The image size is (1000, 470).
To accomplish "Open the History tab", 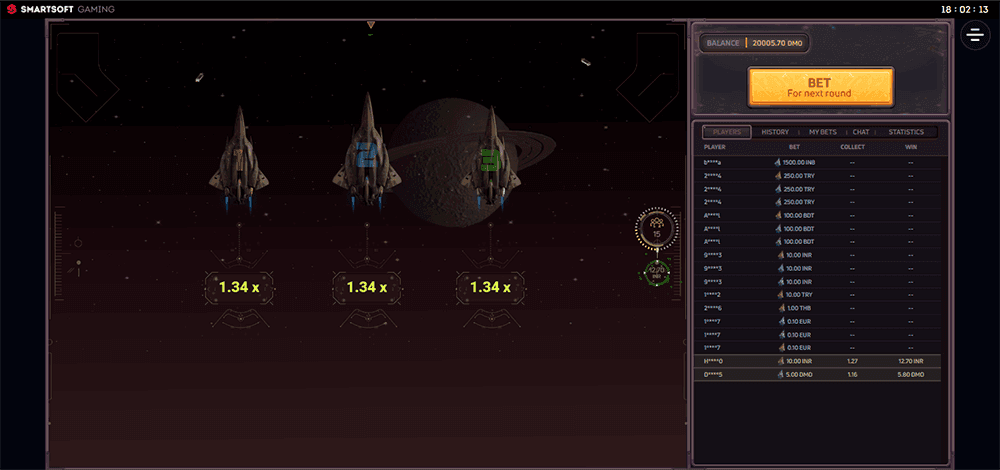I will pos(775,132).
